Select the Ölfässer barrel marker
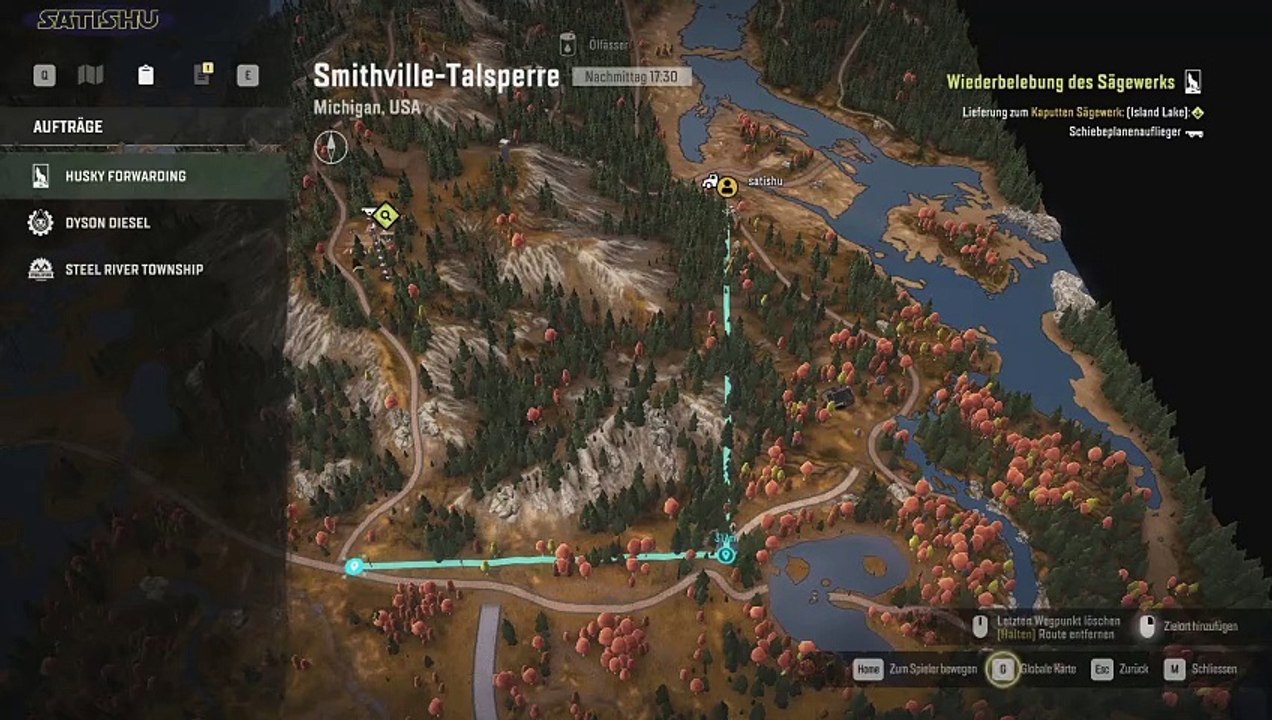This screenshot has height=720, width=1272. [568, 44]
